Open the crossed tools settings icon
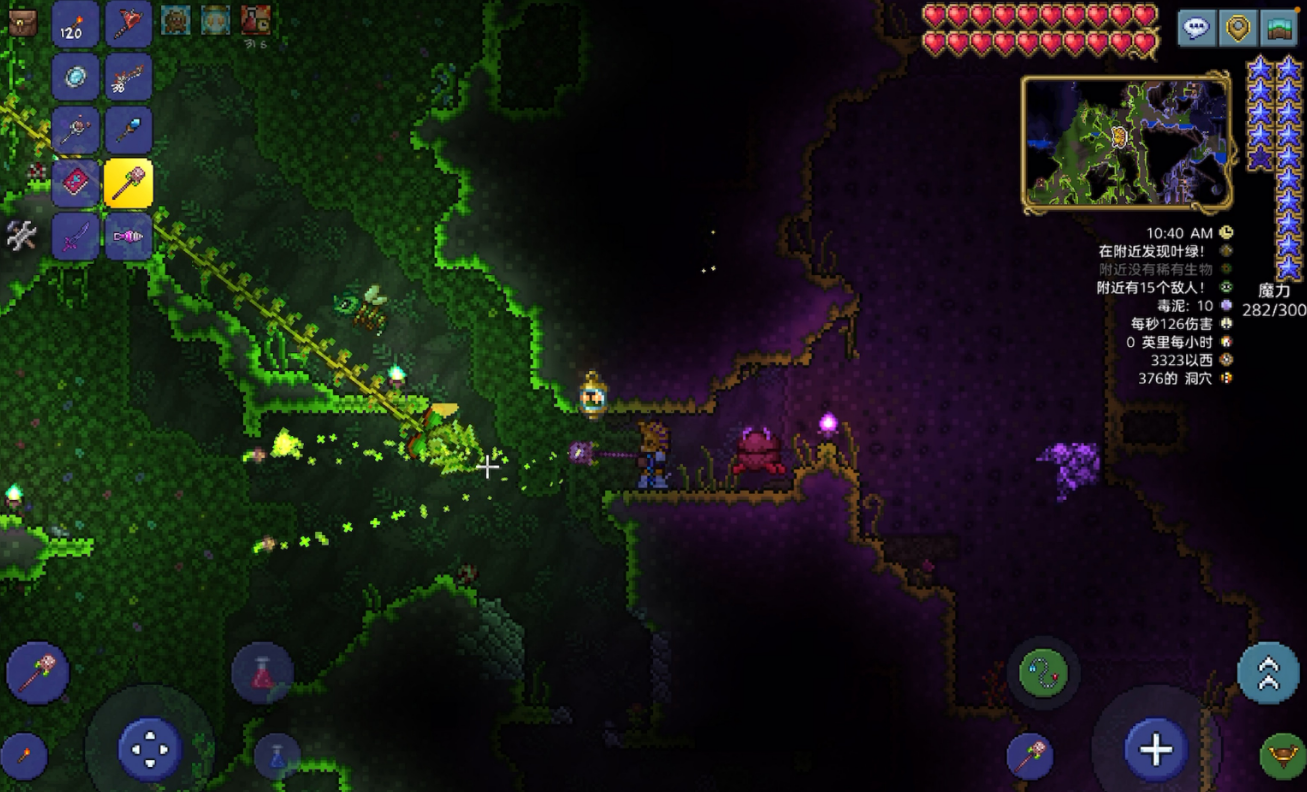 (x=22, y=236)
